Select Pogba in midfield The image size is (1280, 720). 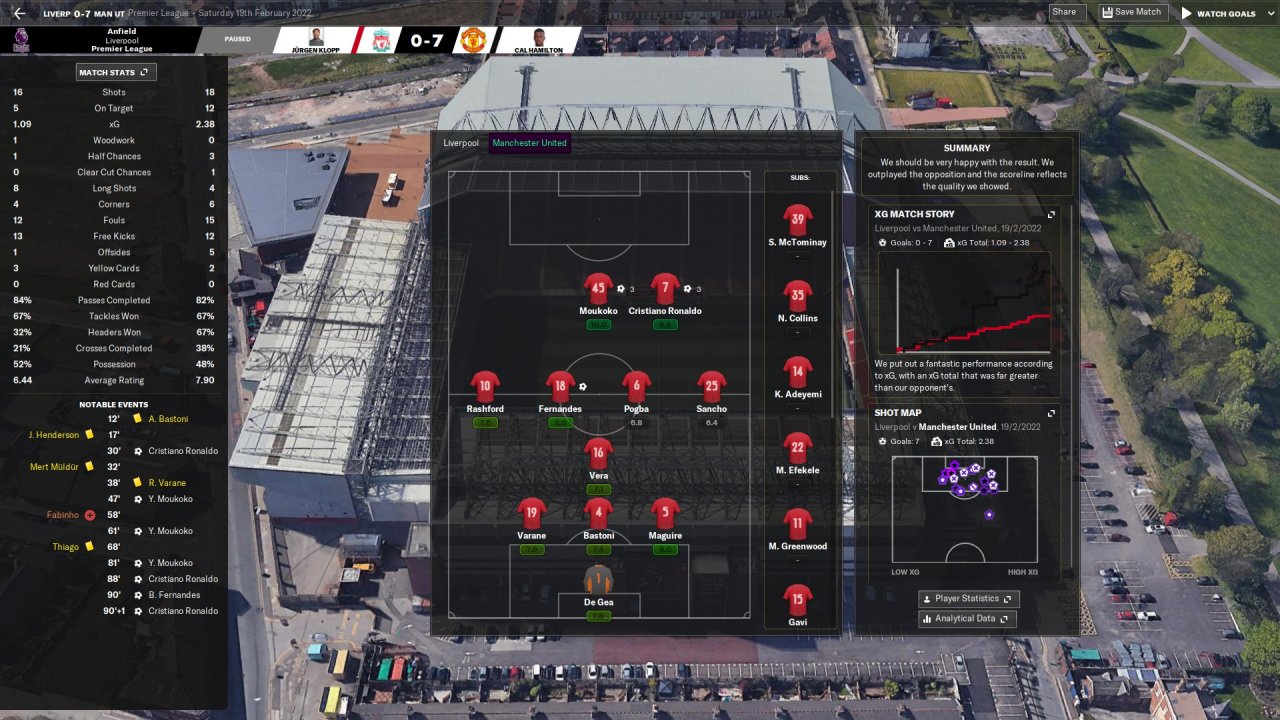click(x=636, y=388)
